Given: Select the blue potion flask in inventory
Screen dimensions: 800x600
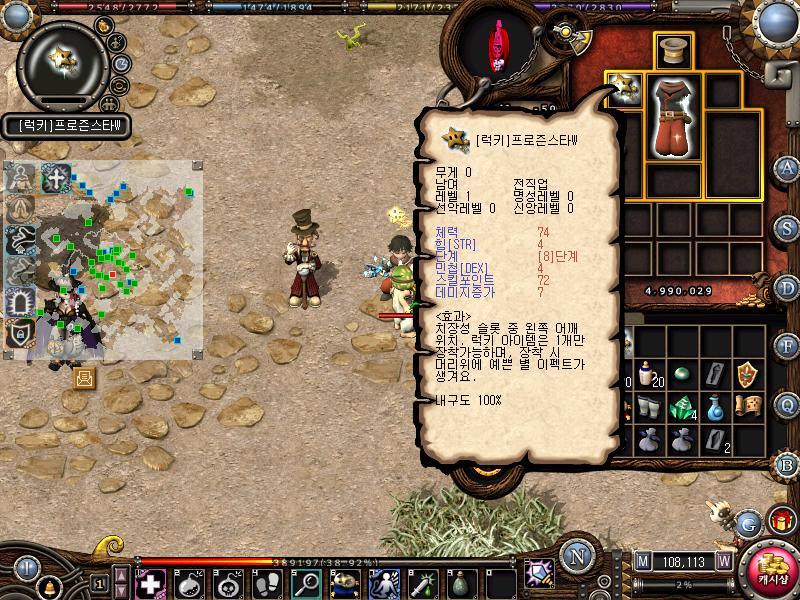Looking at the screenshot, I should click(715, 407).
